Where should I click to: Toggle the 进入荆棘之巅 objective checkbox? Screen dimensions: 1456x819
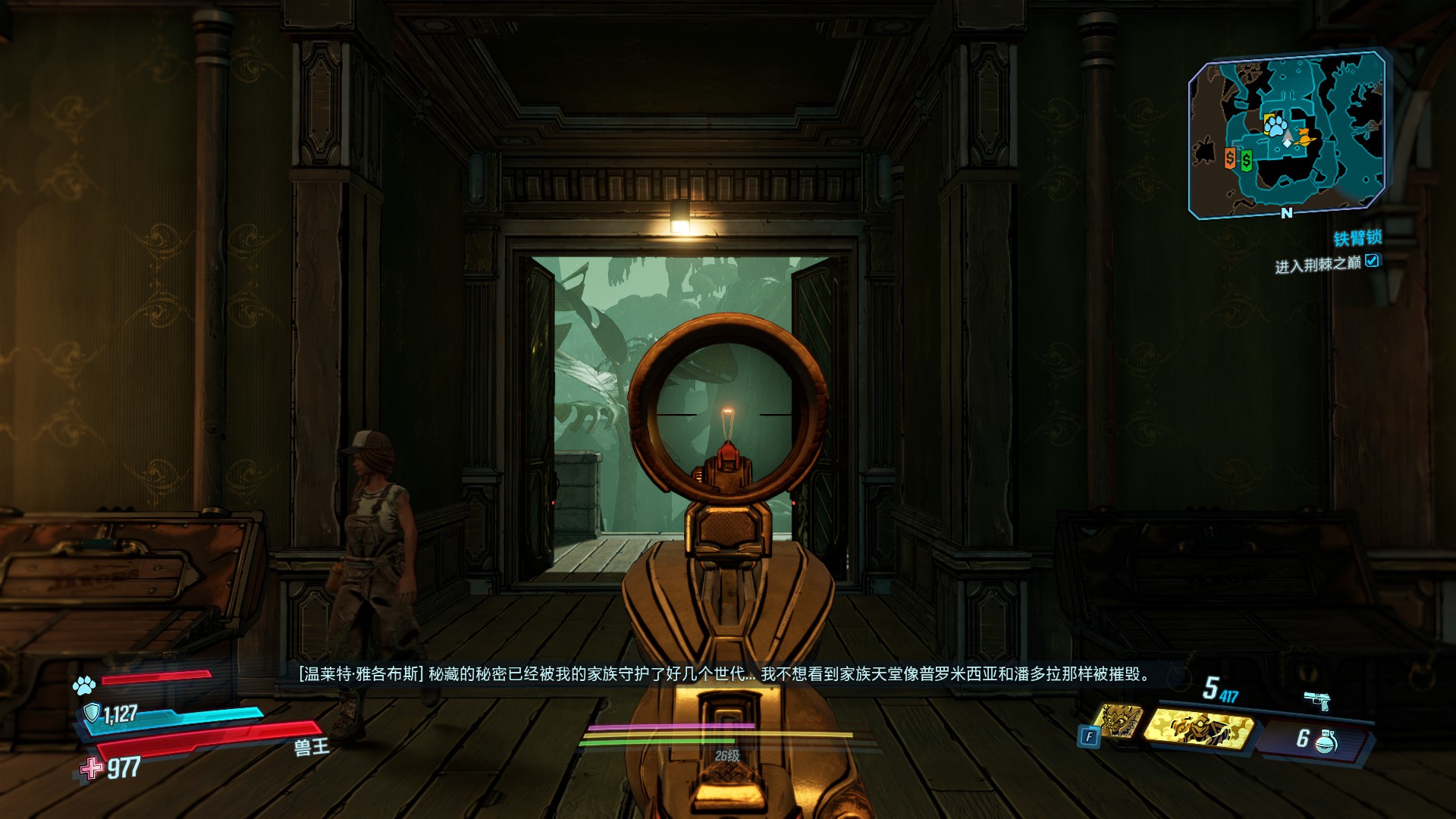coord(1372,261)
